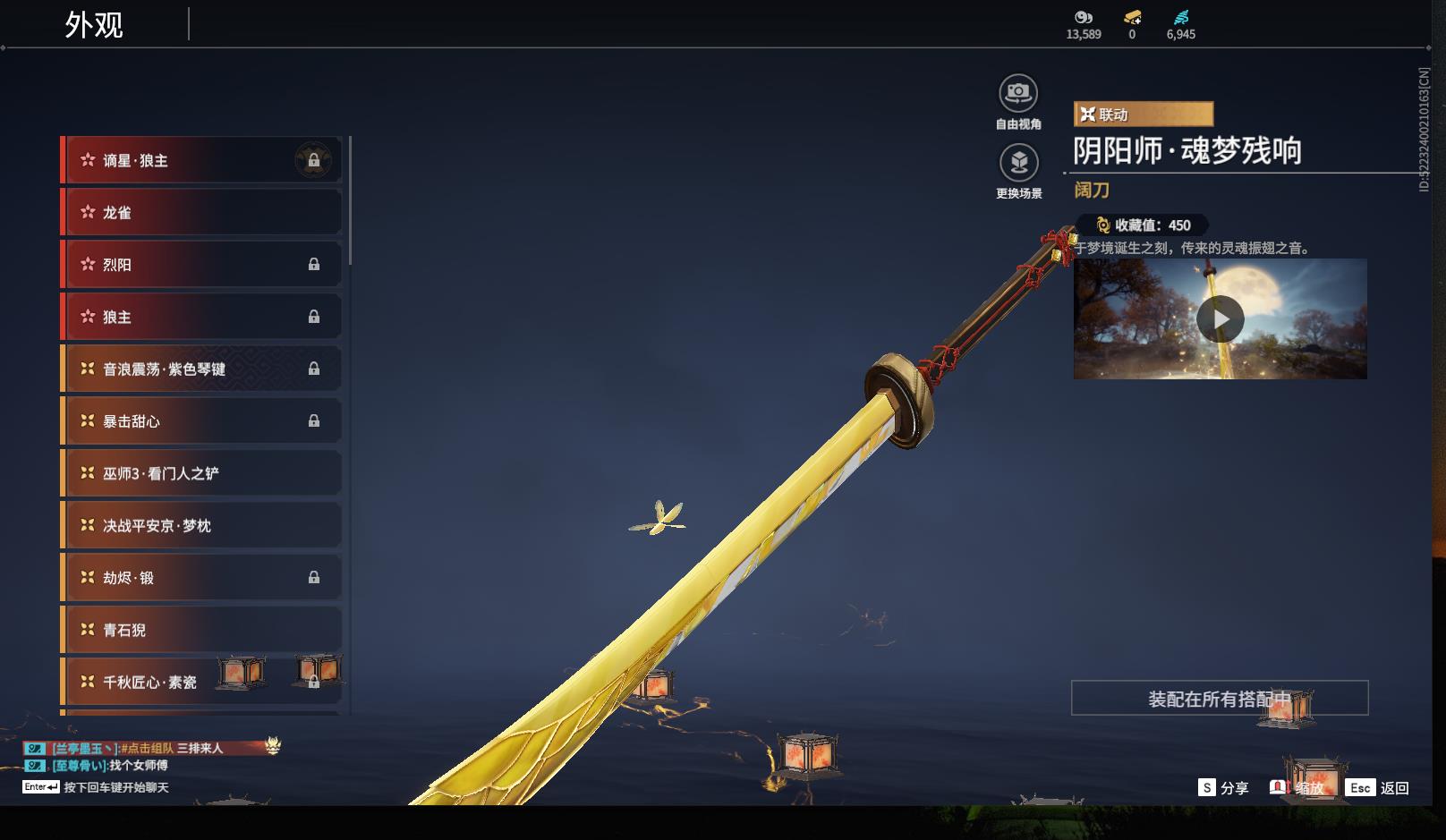Image resolution: width=1446 pixels, height=840 pixels.
Task: Share the skin with the 分享 button
Action: tap(1223, 788)
